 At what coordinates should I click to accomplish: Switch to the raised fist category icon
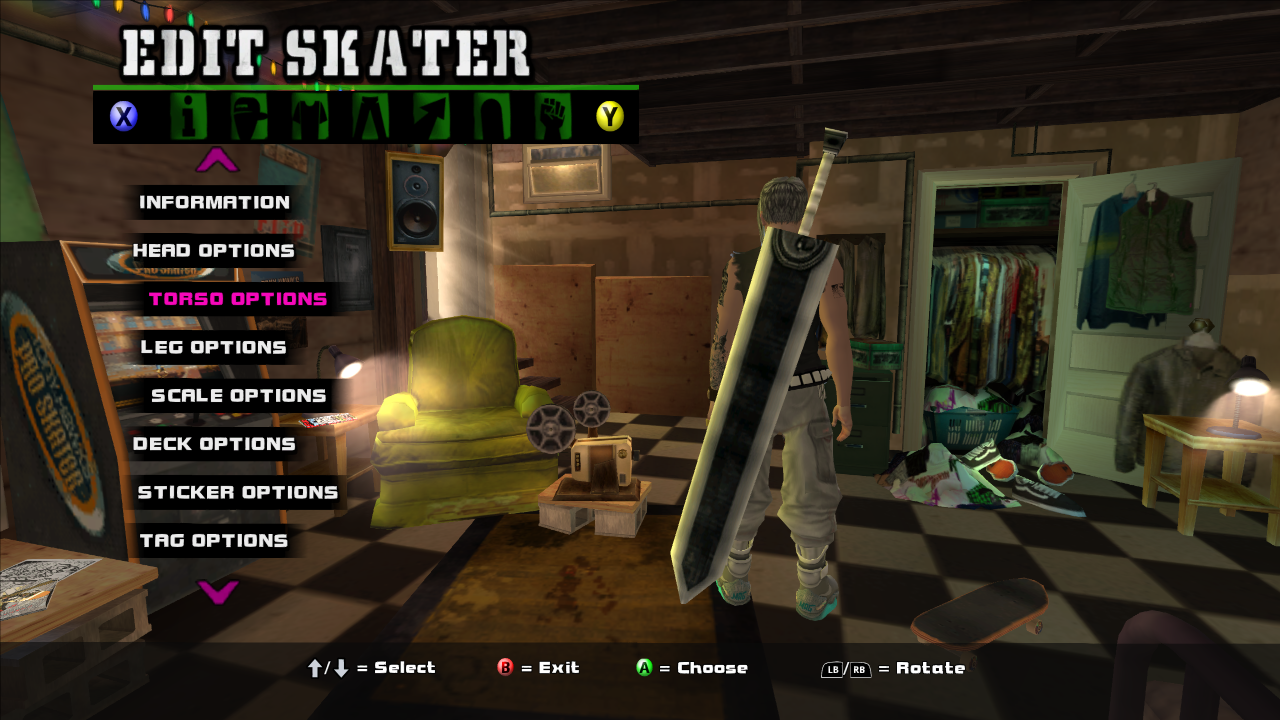click(552, 117)
